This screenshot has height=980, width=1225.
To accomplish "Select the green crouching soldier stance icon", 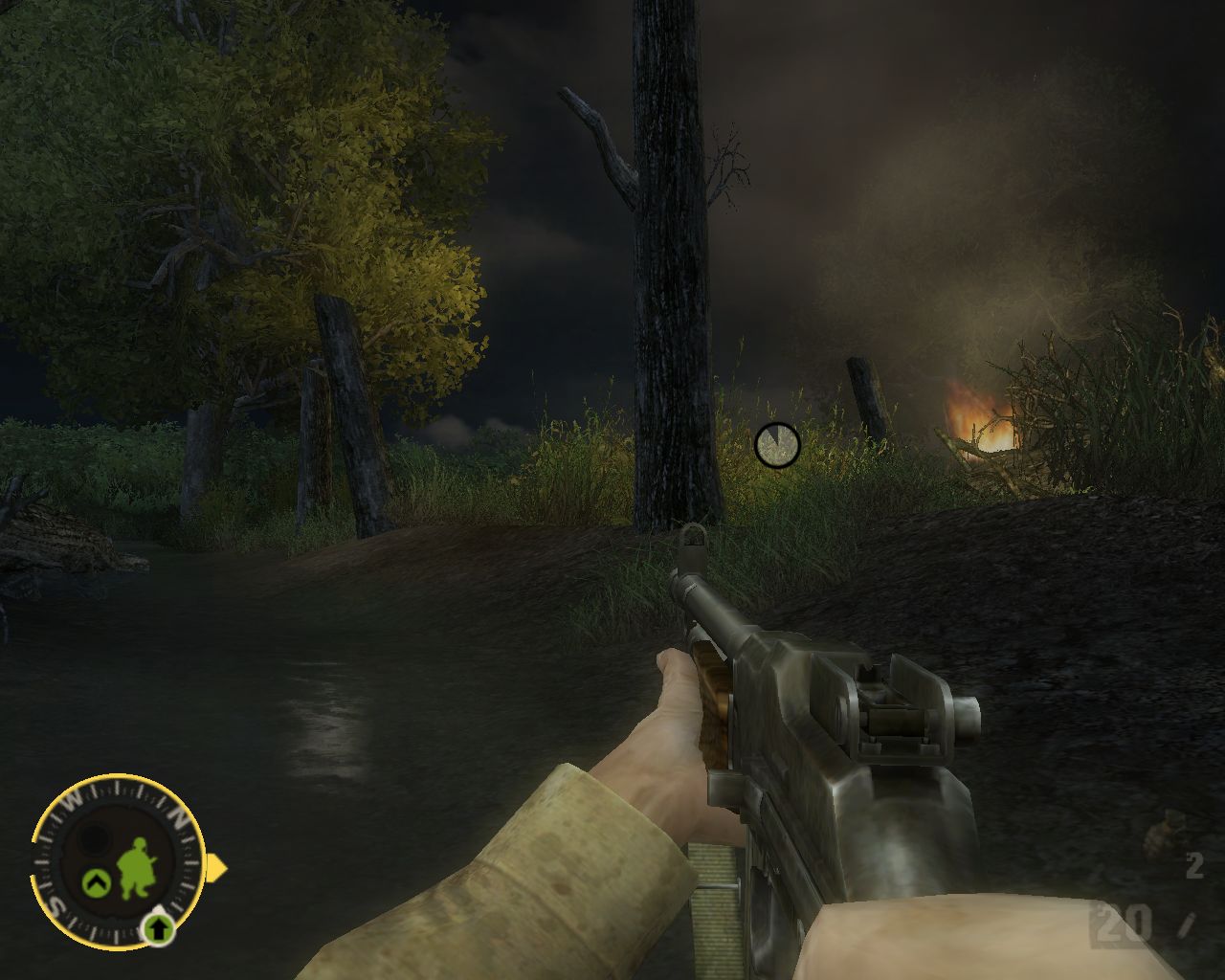I will (x=137, y=868).
